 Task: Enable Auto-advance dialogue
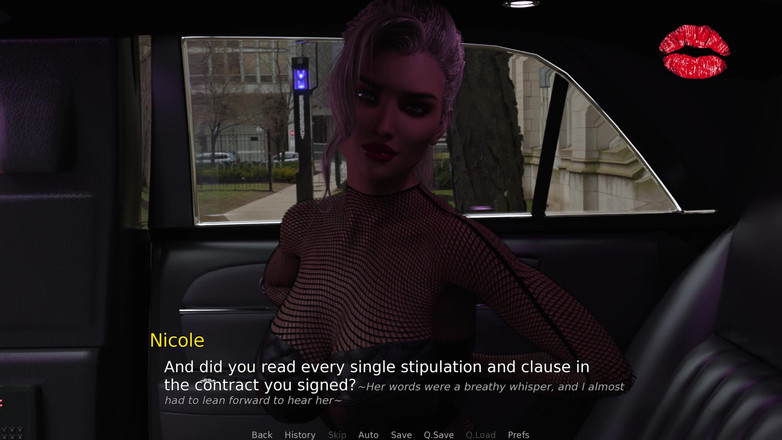(368, 435)
